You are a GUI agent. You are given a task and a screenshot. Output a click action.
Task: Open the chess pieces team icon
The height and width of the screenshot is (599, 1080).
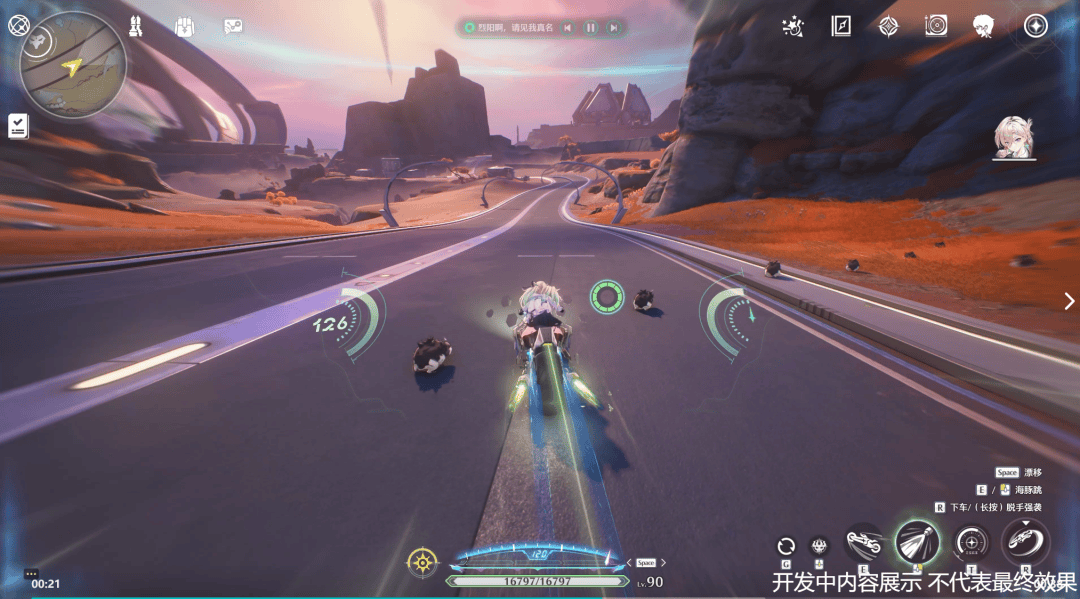click(x=136, y=26)
